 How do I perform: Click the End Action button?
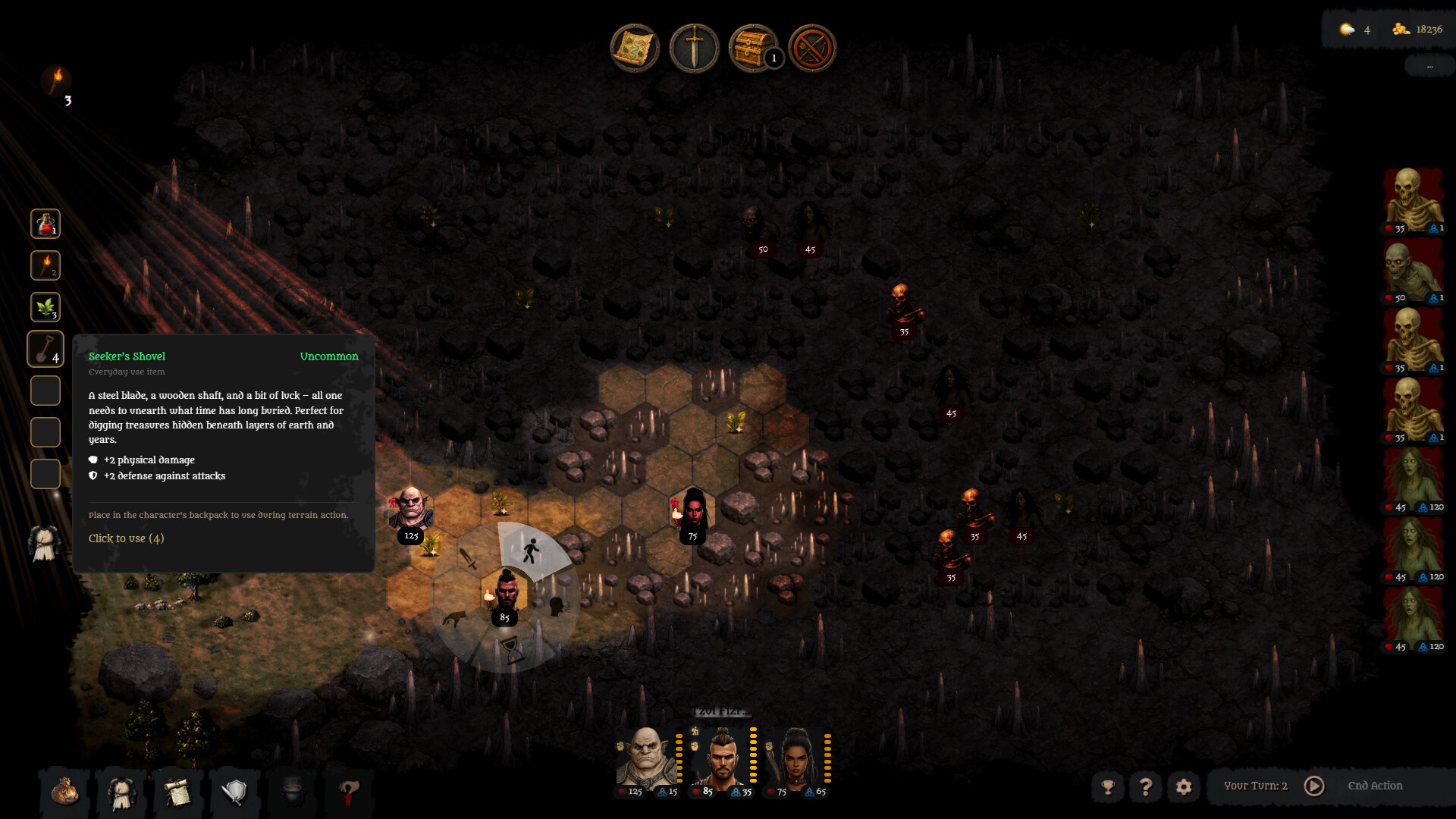pyautogui.click(x=1375, y=786)
